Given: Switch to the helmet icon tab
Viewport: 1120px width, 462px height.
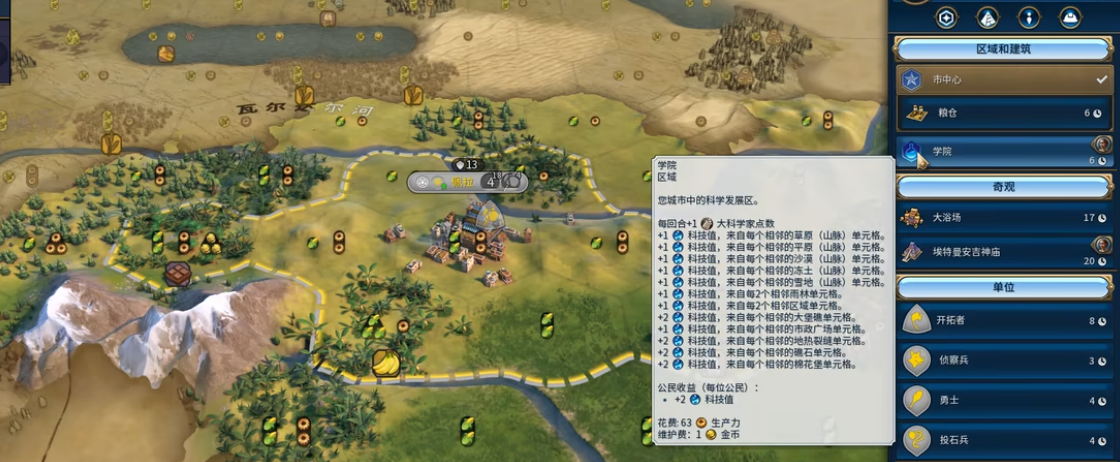Looking at the screenshot, I should pyautogui.click(x=1069, y=17).
